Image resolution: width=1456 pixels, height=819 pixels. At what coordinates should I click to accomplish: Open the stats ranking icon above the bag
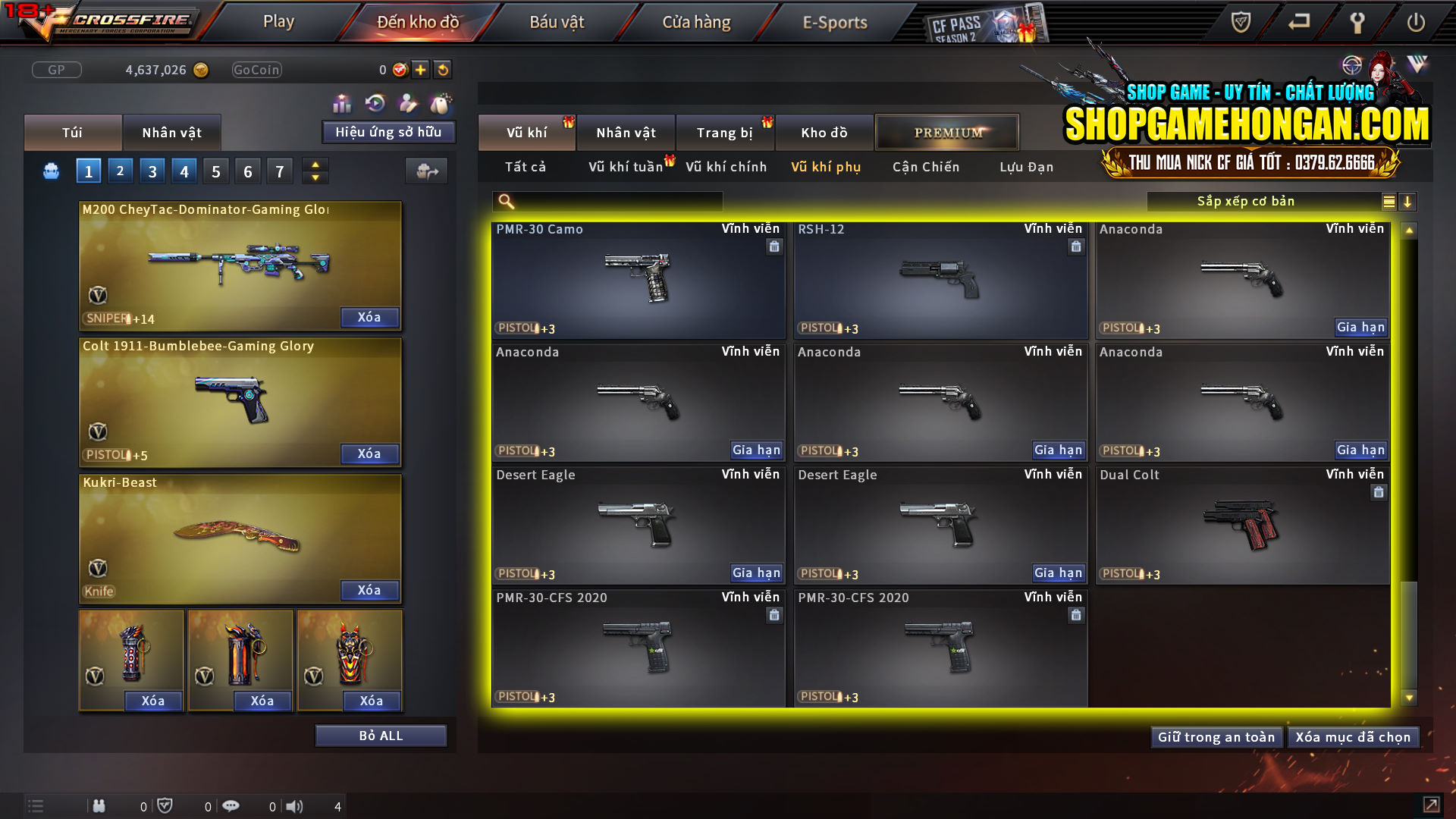coord(342,102)
